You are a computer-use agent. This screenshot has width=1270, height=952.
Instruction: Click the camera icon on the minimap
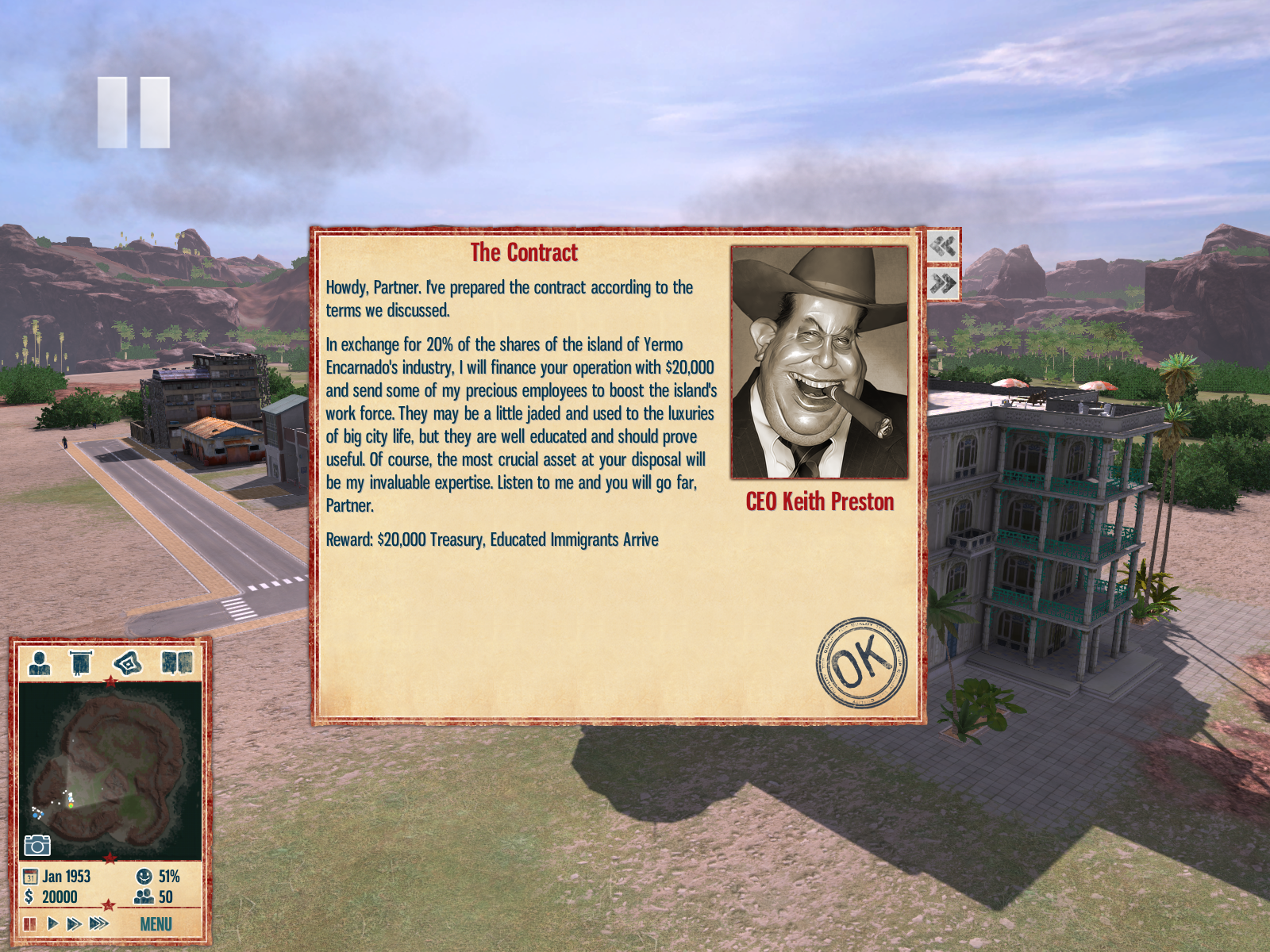(x=37, y=845)
